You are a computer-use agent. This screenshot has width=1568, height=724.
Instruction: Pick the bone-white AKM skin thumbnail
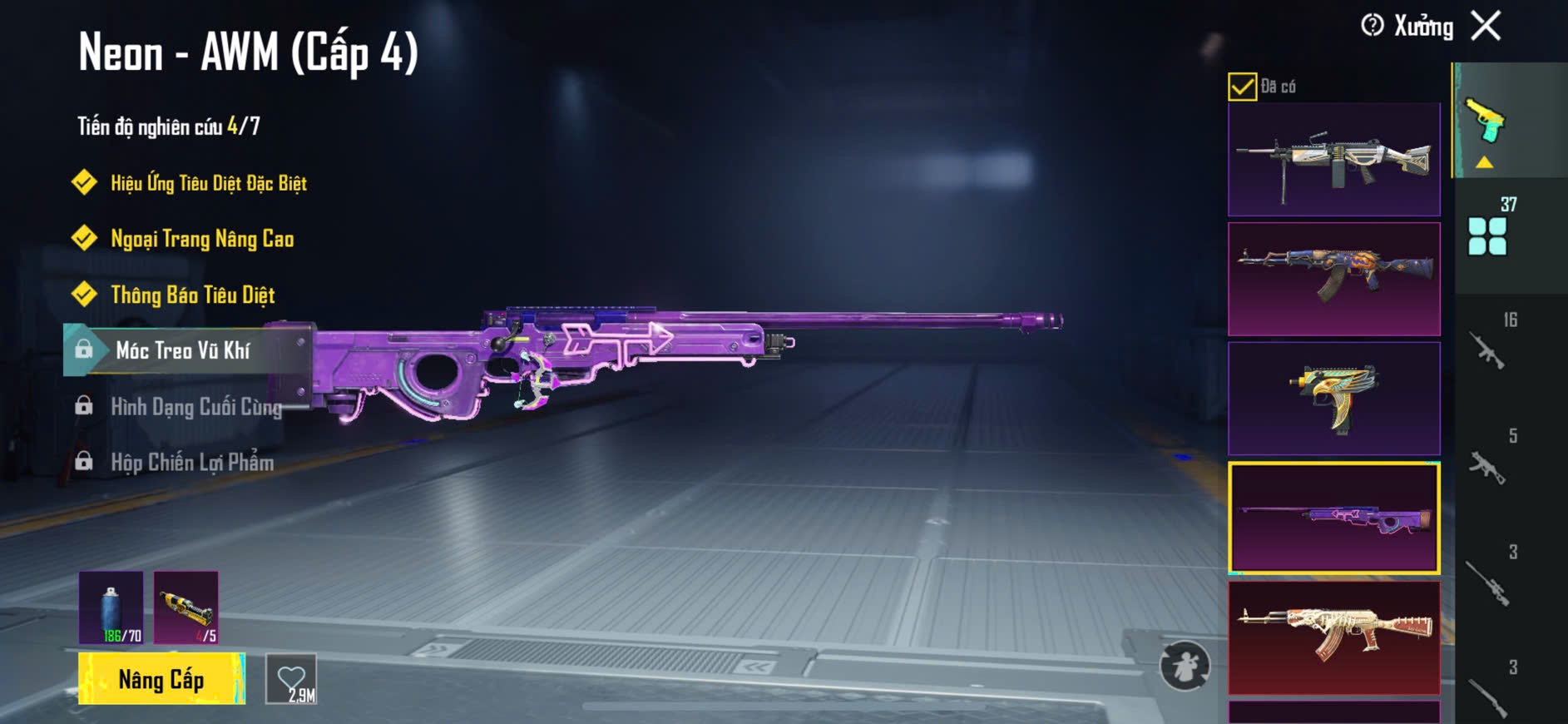1333,637
